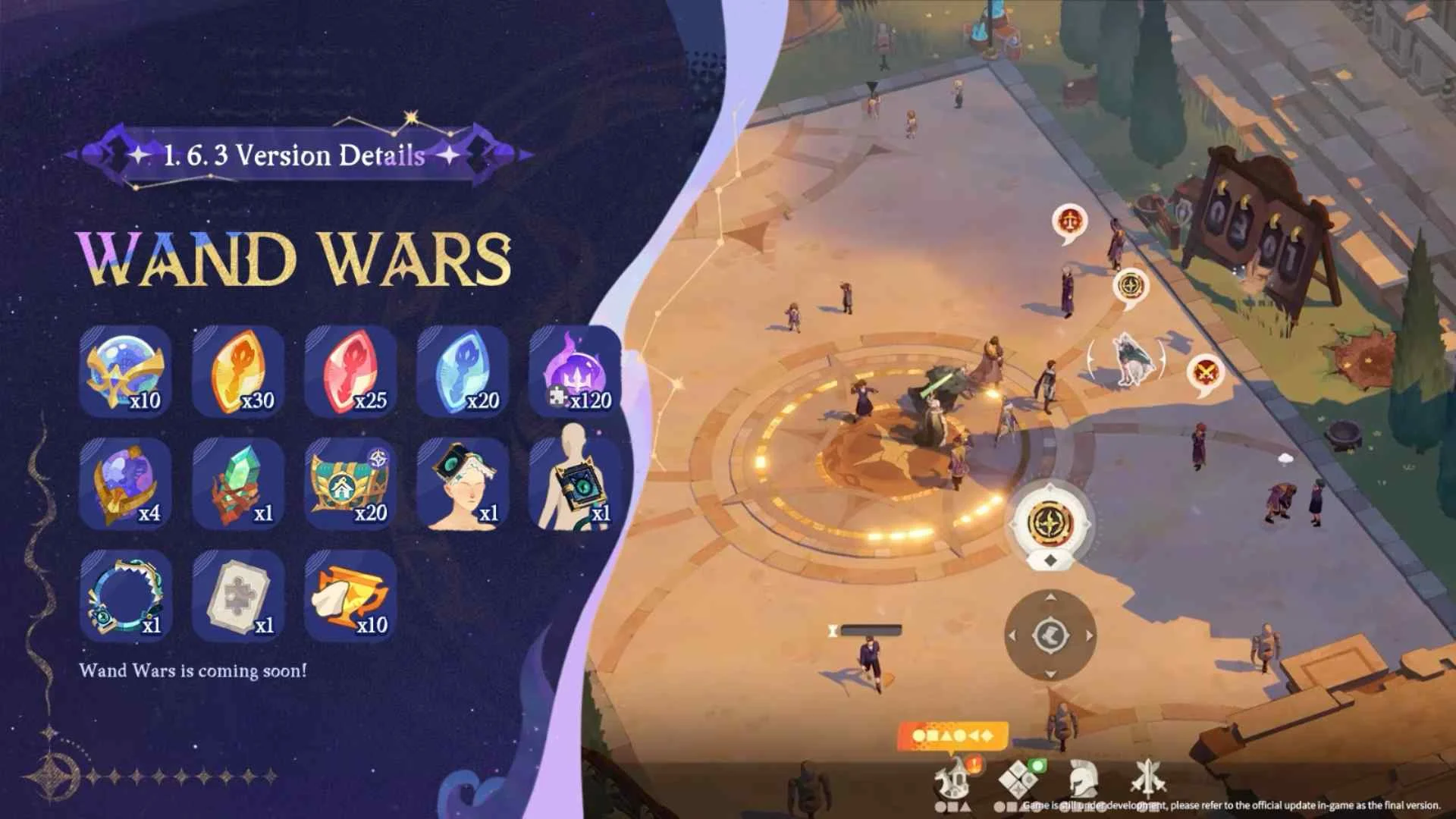Click the 1.6.3 Version Details banner

coord(292,156)
